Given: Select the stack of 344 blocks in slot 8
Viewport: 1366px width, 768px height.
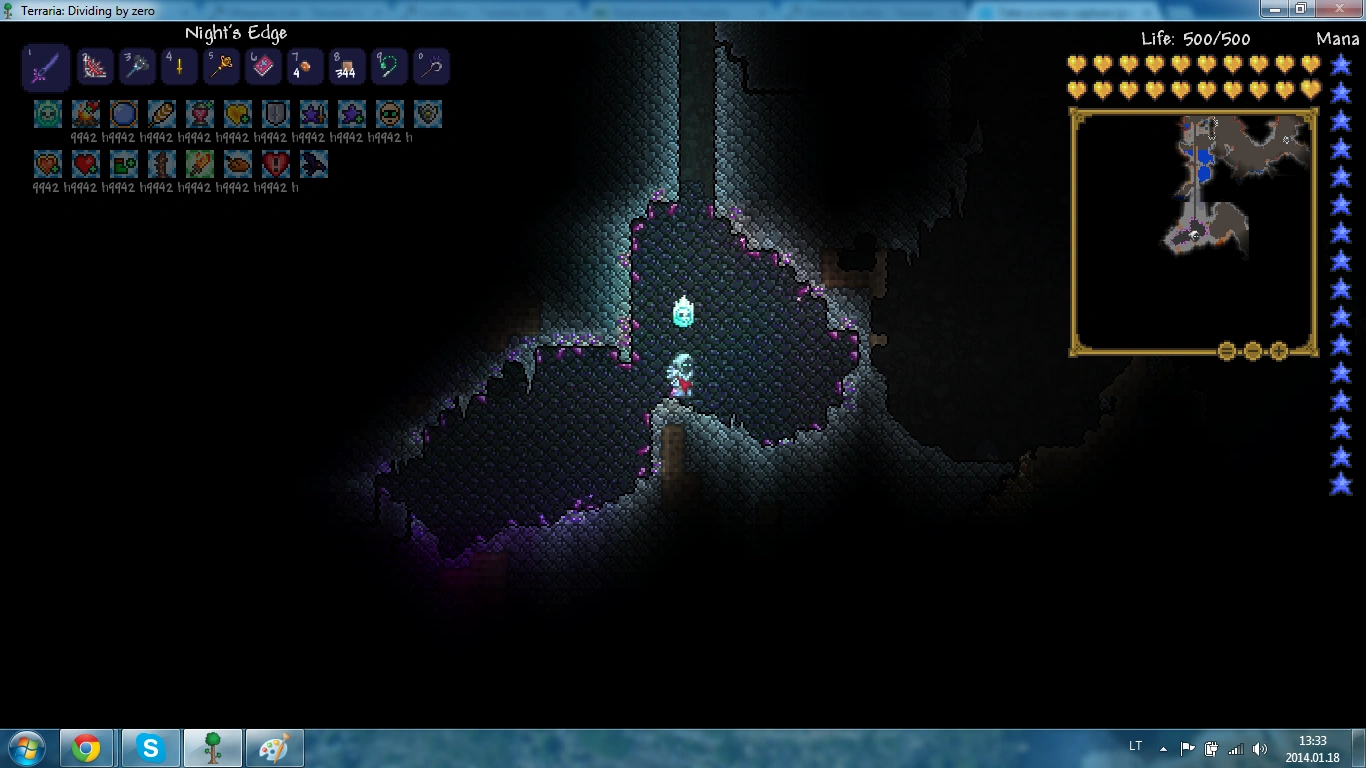Looking at the screenshot, I should pyautogui.click(x=346, y=65).
